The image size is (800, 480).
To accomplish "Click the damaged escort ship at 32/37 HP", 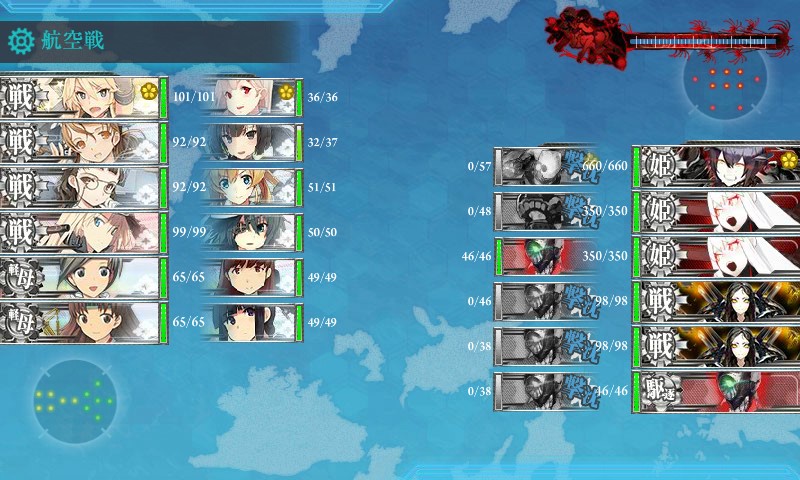I will (x=252, y=143).
